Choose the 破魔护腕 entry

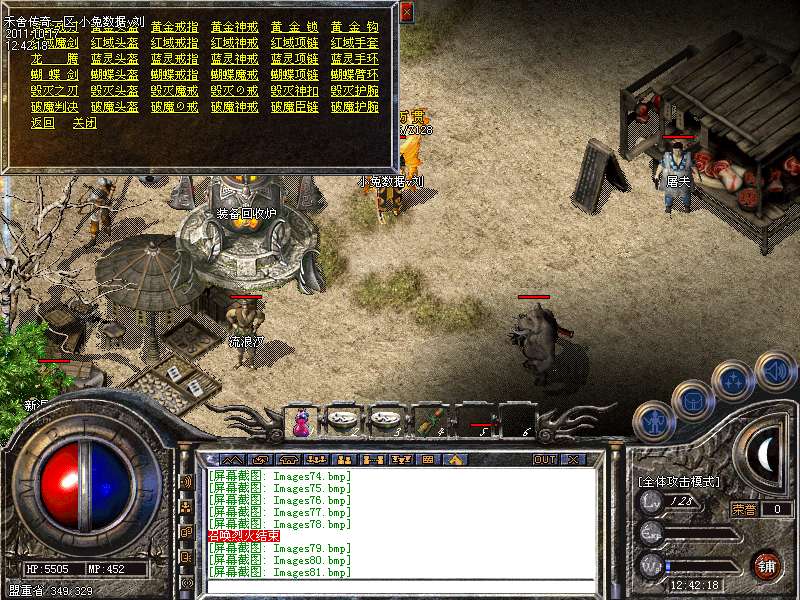tap(354, 107)
